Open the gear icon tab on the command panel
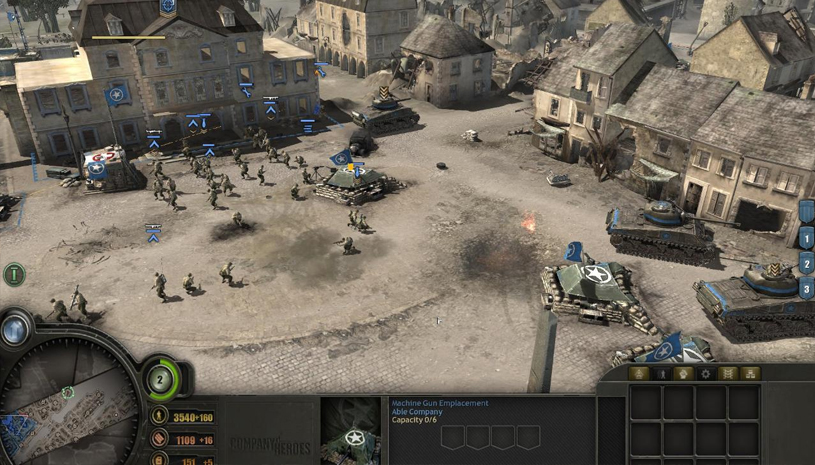This screenshot has width=815, height=465. coord(706,374)
